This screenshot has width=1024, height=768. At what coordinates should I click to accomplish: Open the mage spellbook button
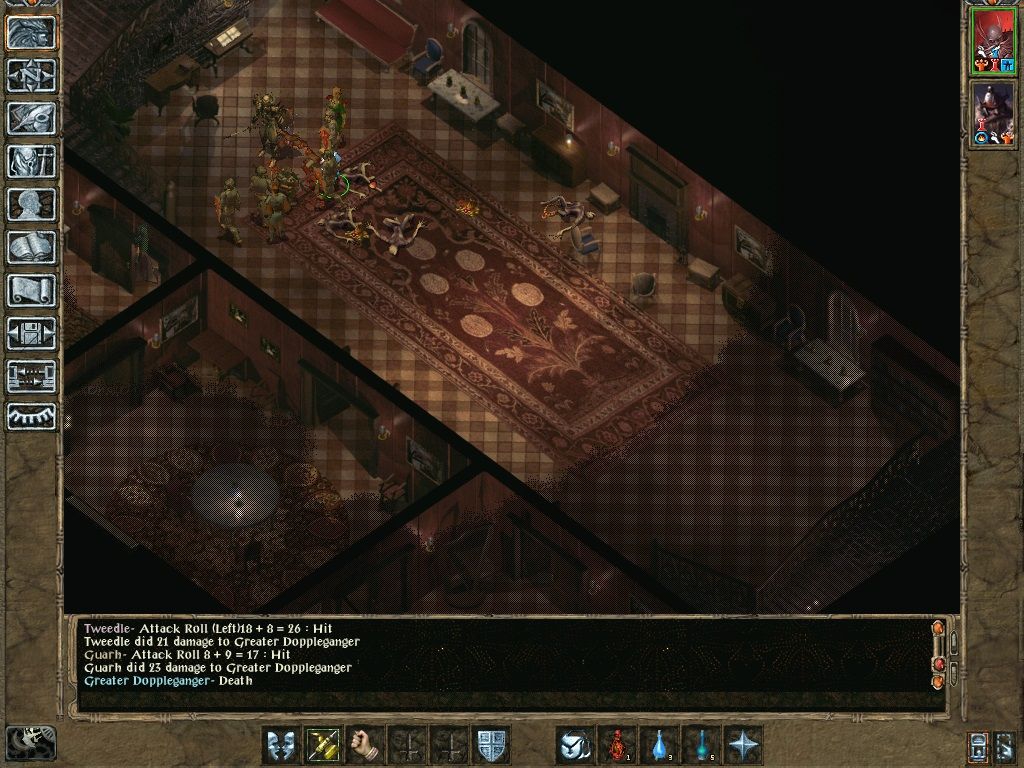[32, 247]
